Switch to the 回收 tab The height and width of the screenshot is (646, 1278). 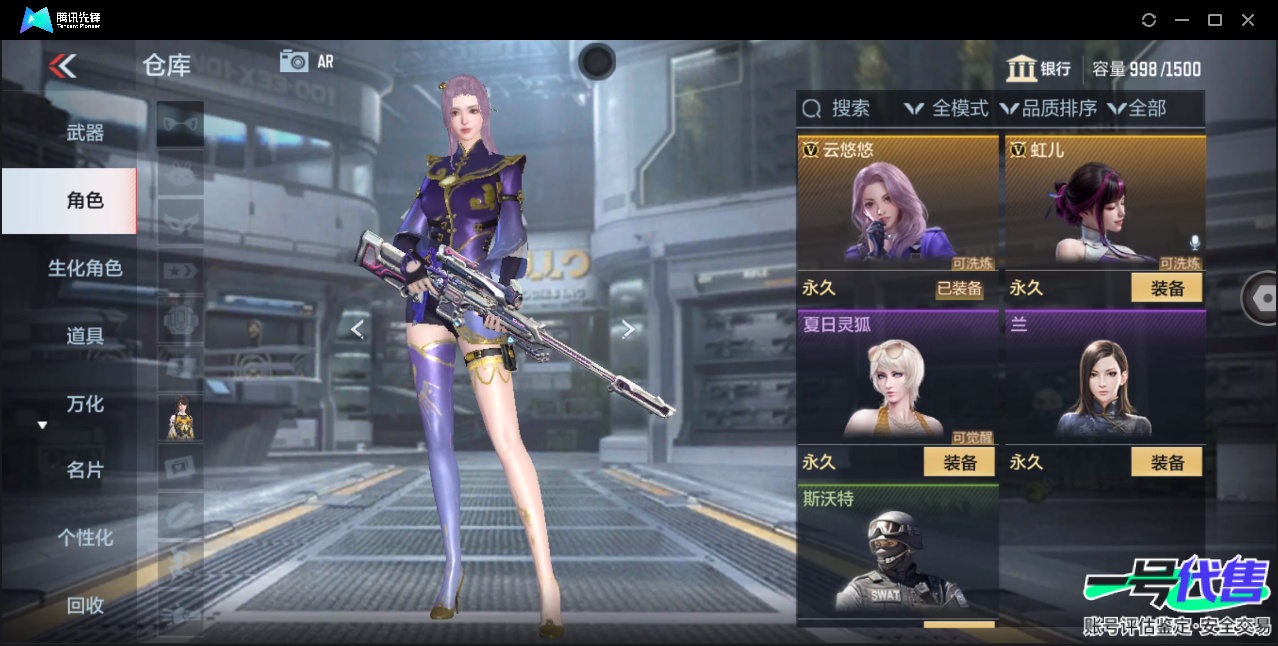coord(85,604)
